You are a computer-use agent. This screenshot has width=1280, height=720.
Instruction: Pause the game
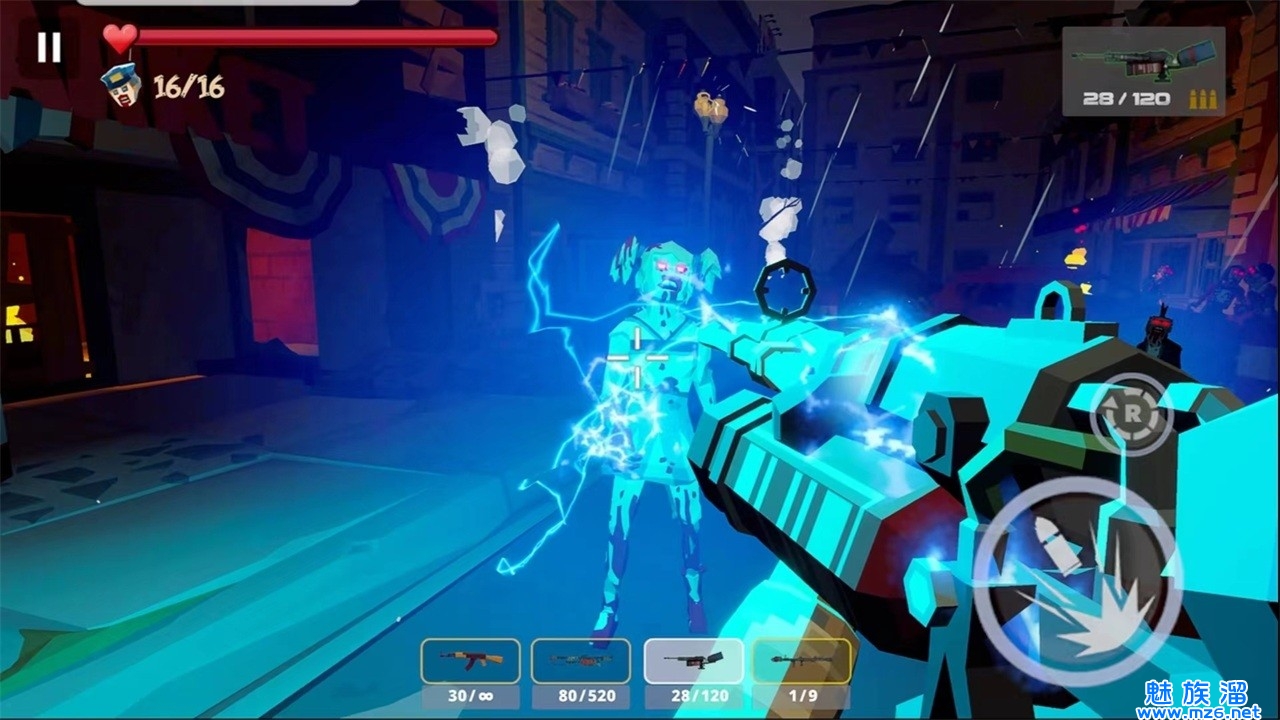pos(48,48)
